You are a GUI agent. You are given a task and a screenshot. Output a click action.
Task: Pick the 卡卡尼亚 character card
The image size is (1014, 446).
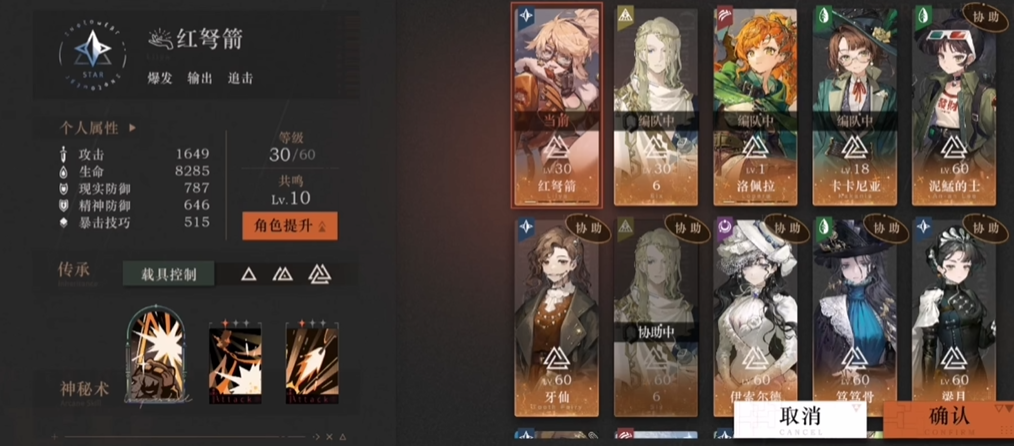tap(854, 105)
